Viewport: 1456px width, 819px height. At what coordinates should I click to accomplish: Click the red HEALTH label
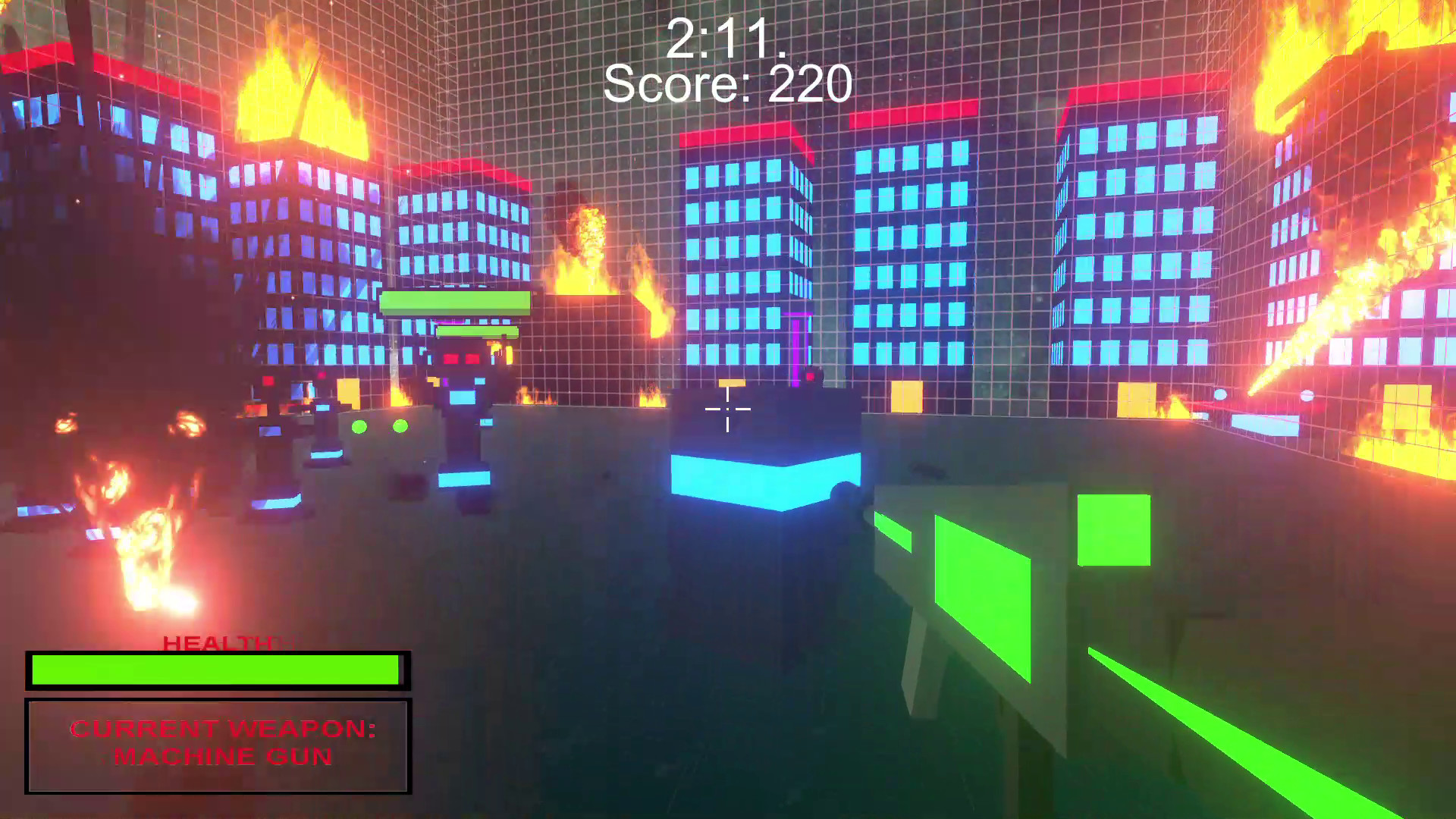[x=220, y=645]
